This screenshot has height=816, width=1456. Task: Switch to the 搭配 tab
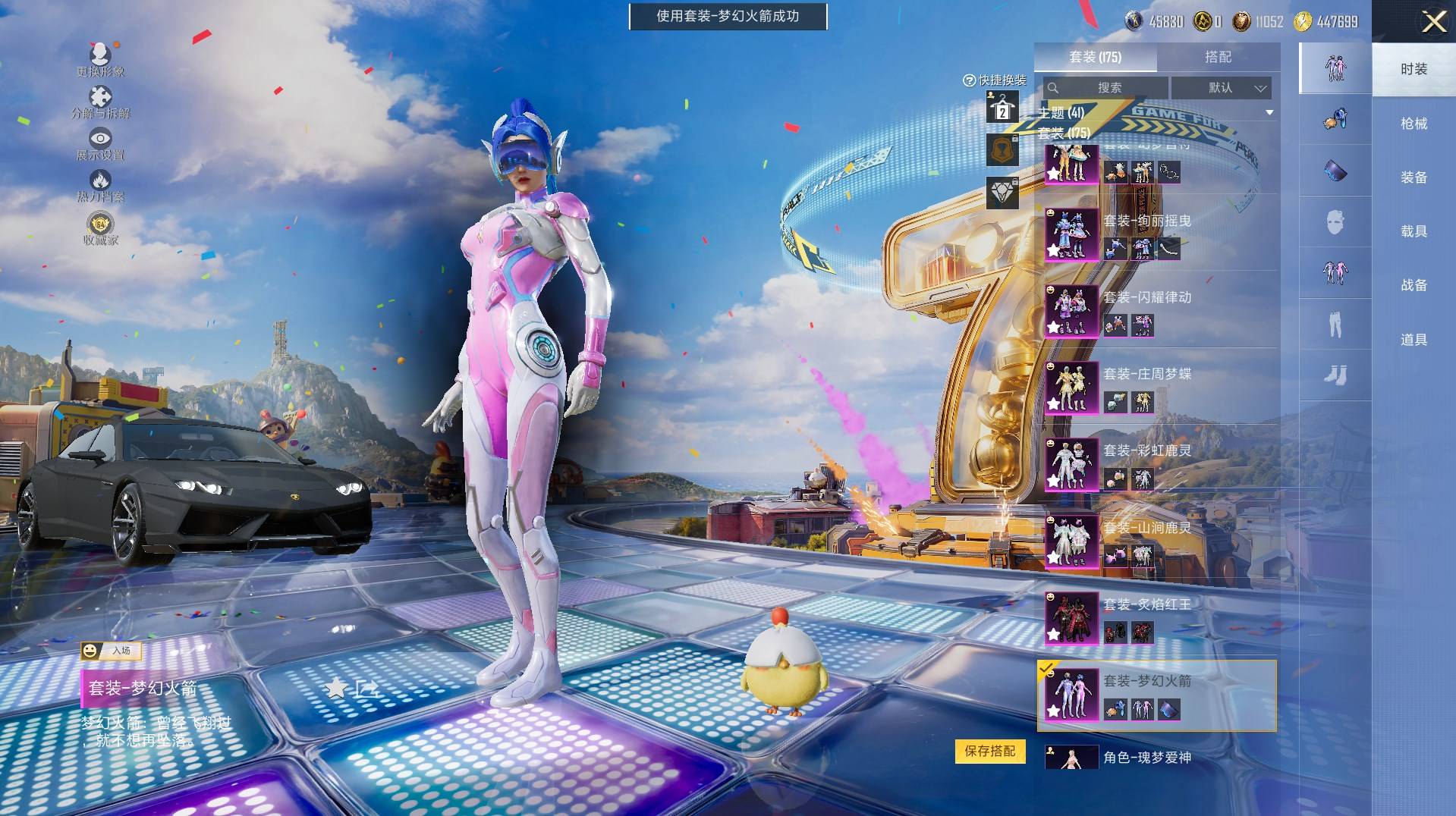click(1218, 57)
